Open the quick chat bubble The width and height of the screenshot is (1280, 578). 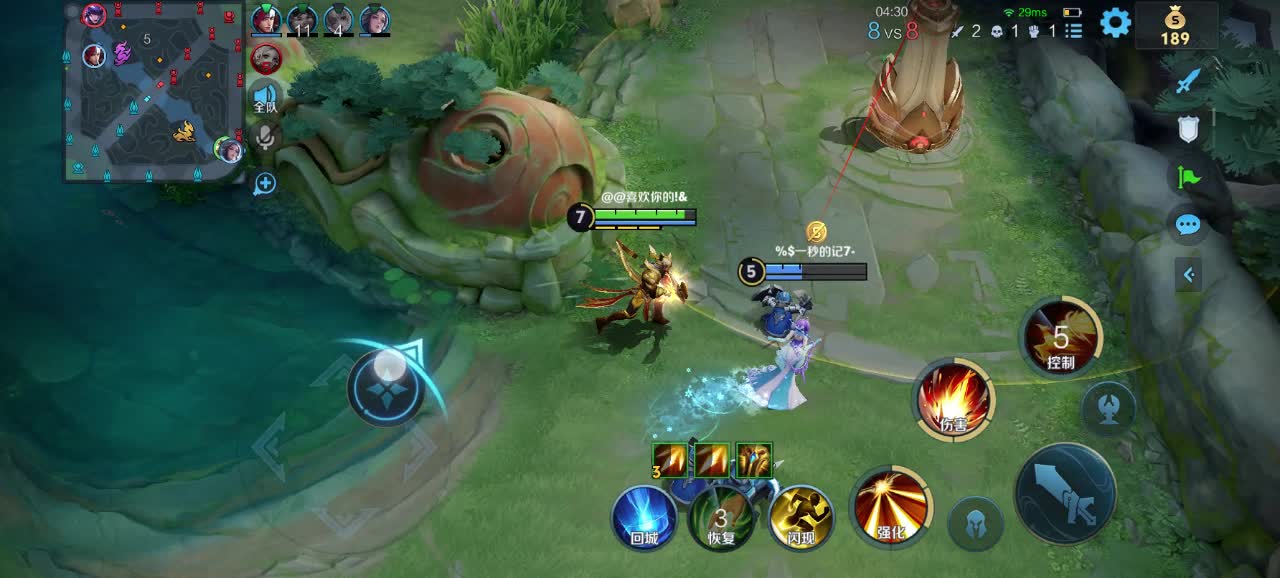pos(1187,225)
